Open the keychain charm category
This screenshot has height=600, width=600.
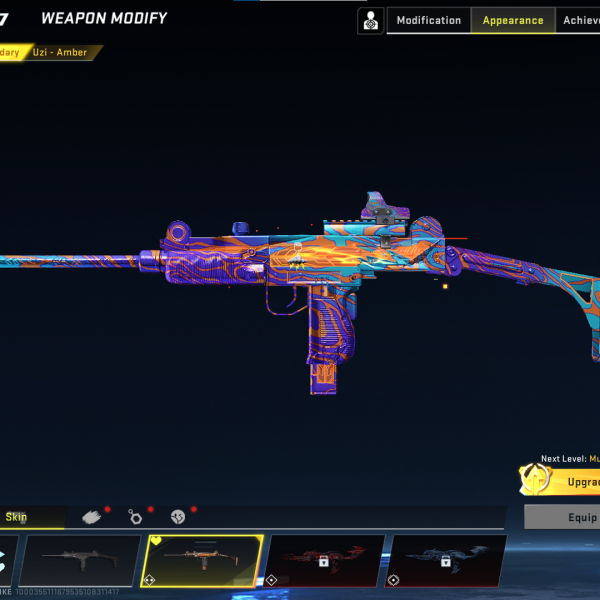136,517
